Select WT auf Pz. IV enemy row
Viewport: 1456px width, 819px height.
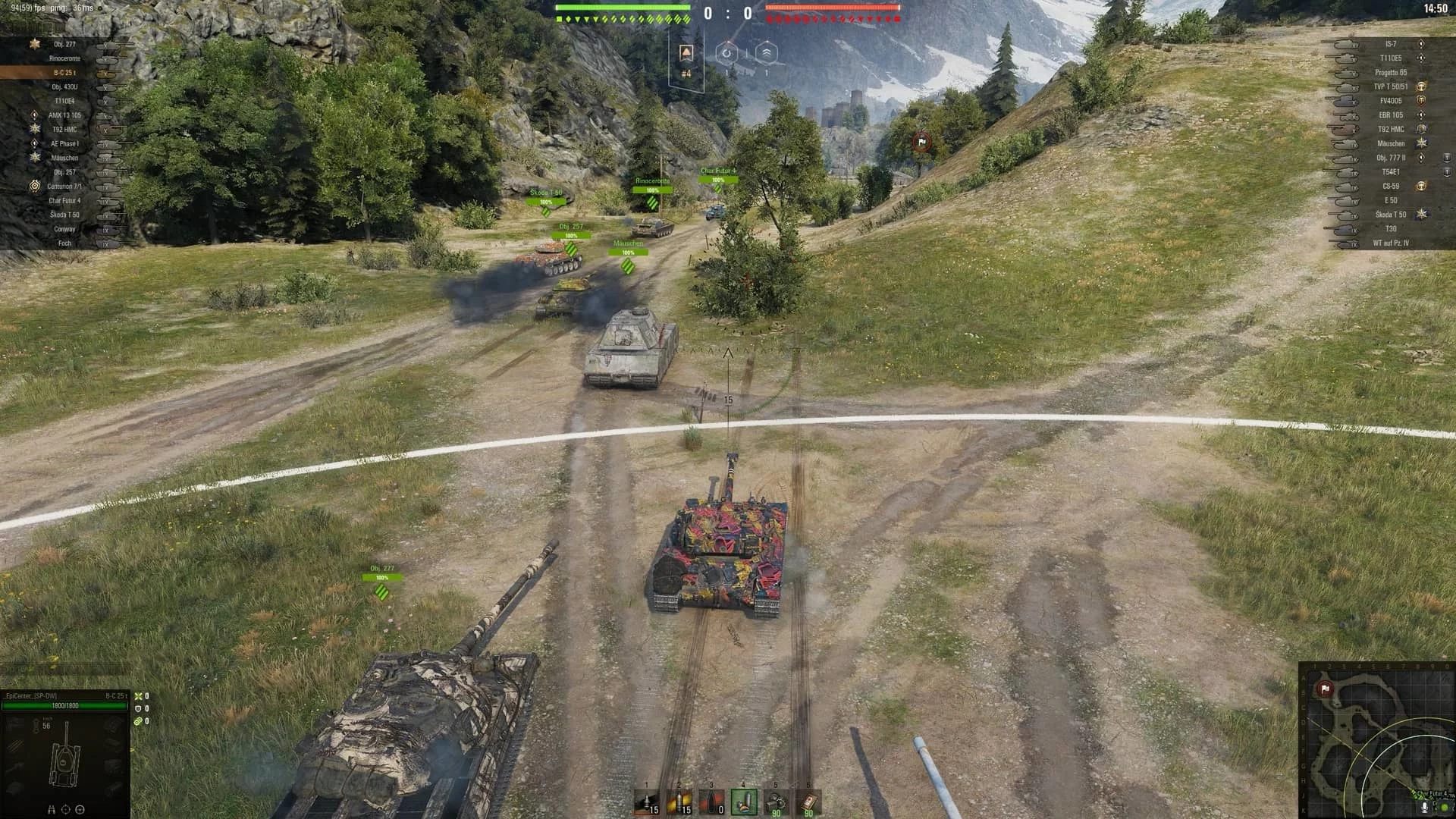click(x=1390, y=243)
